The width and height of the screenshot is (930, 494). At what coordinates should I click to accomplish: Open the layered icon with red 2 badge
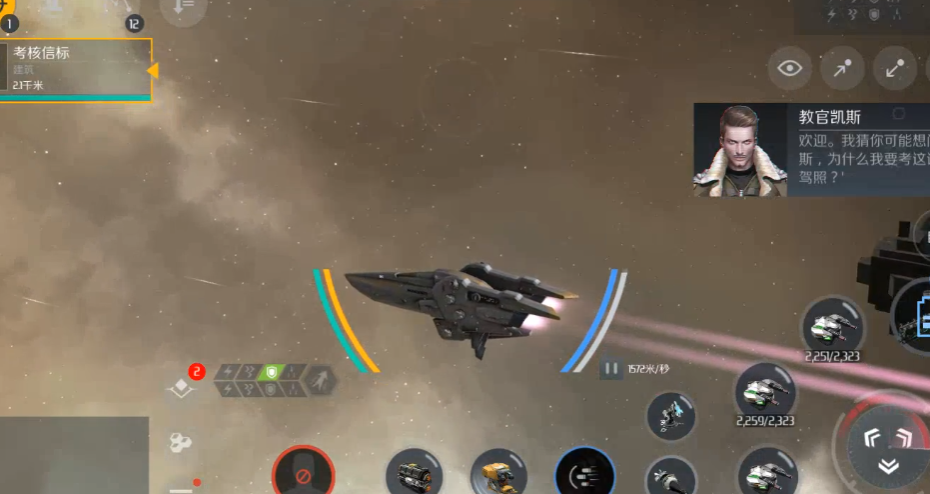pyautogui.click(x=181, y=387)
